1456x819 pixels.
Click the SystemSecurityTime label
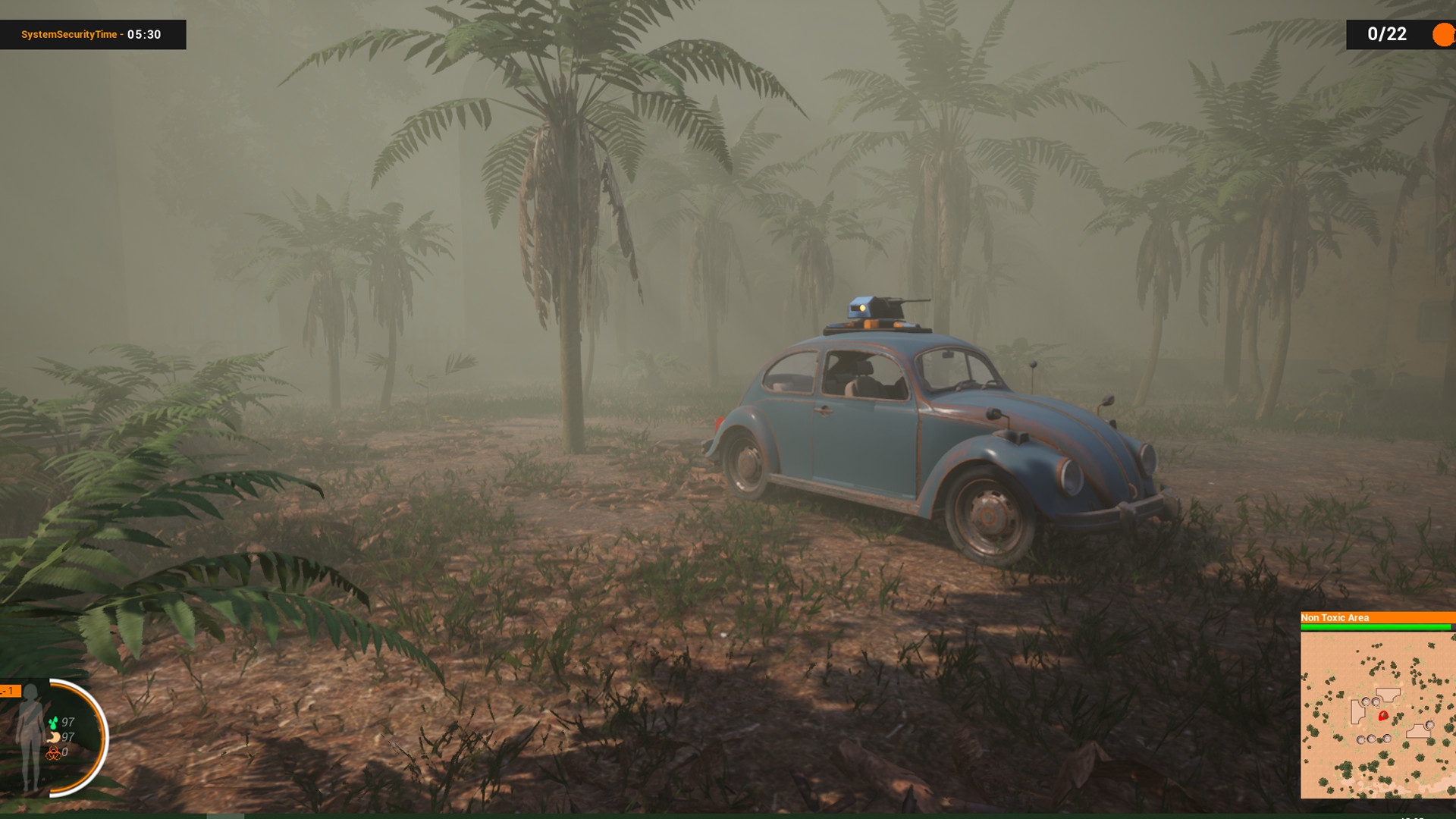pos(70,34)
